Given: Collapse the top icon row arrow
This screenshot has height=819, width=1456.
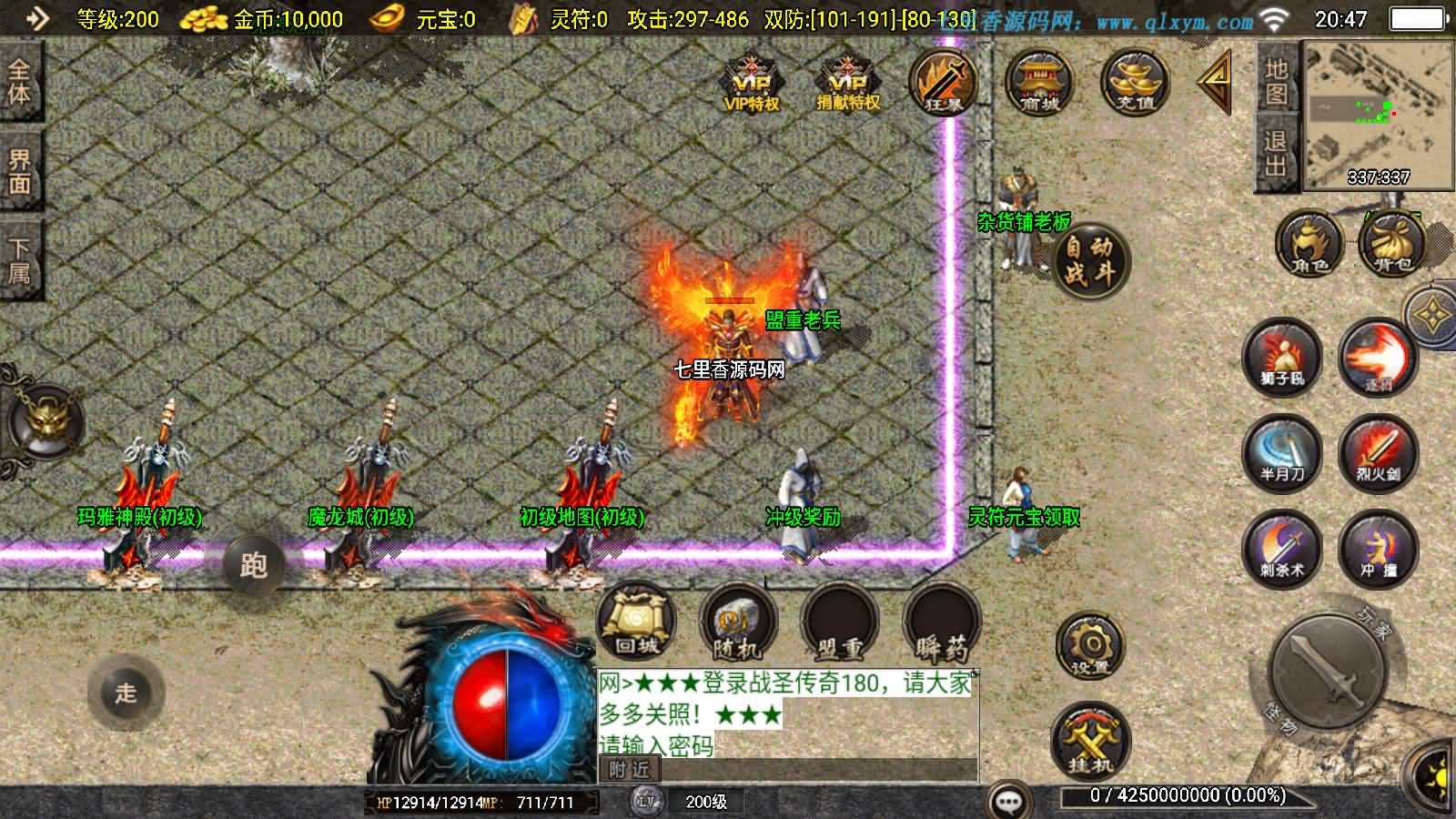Looking at the screenshot, I should pos(1215,82).
